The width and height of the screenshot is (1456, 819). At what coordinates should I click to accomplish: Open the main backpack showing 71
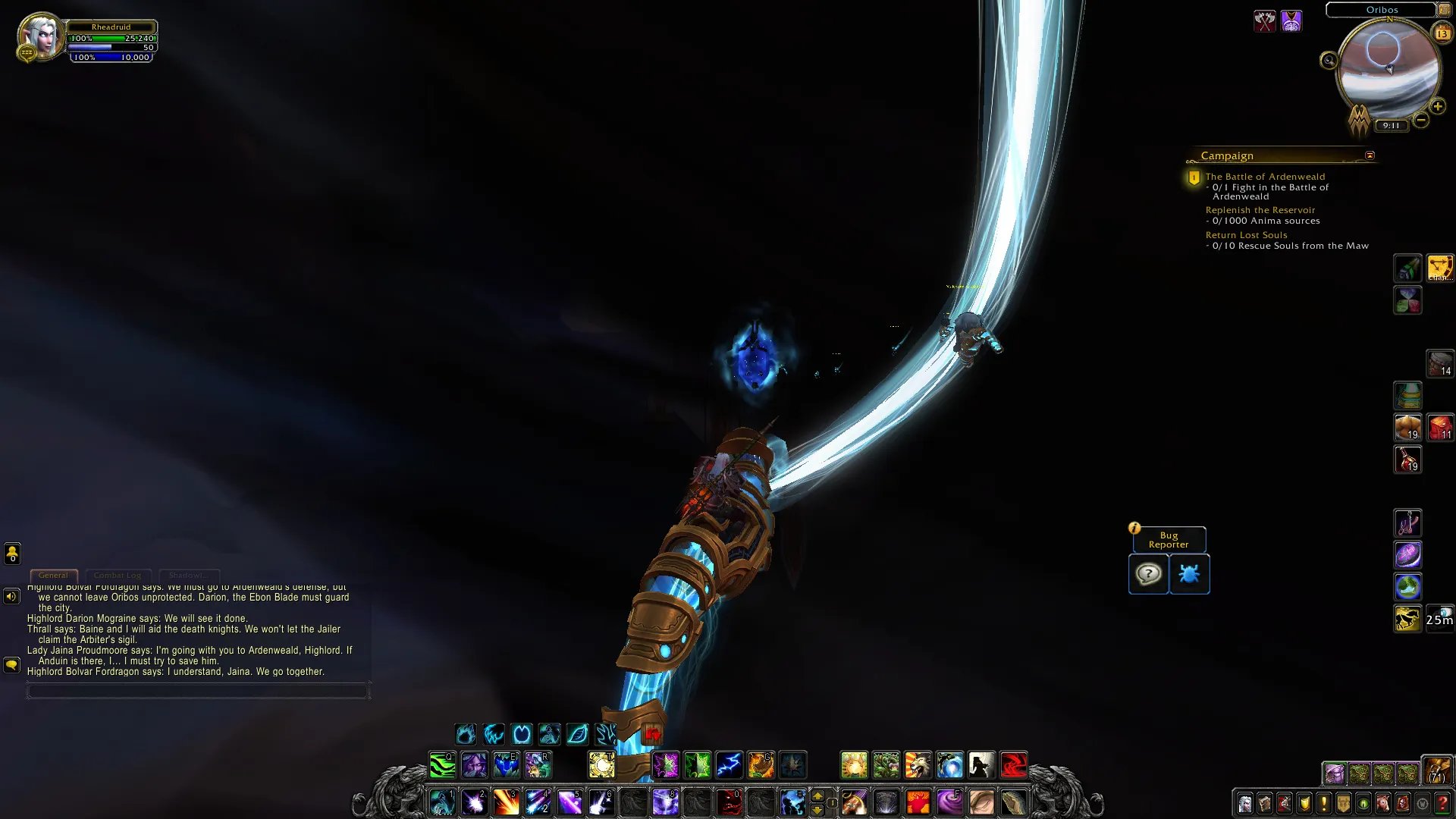(x=1436, y=770)
